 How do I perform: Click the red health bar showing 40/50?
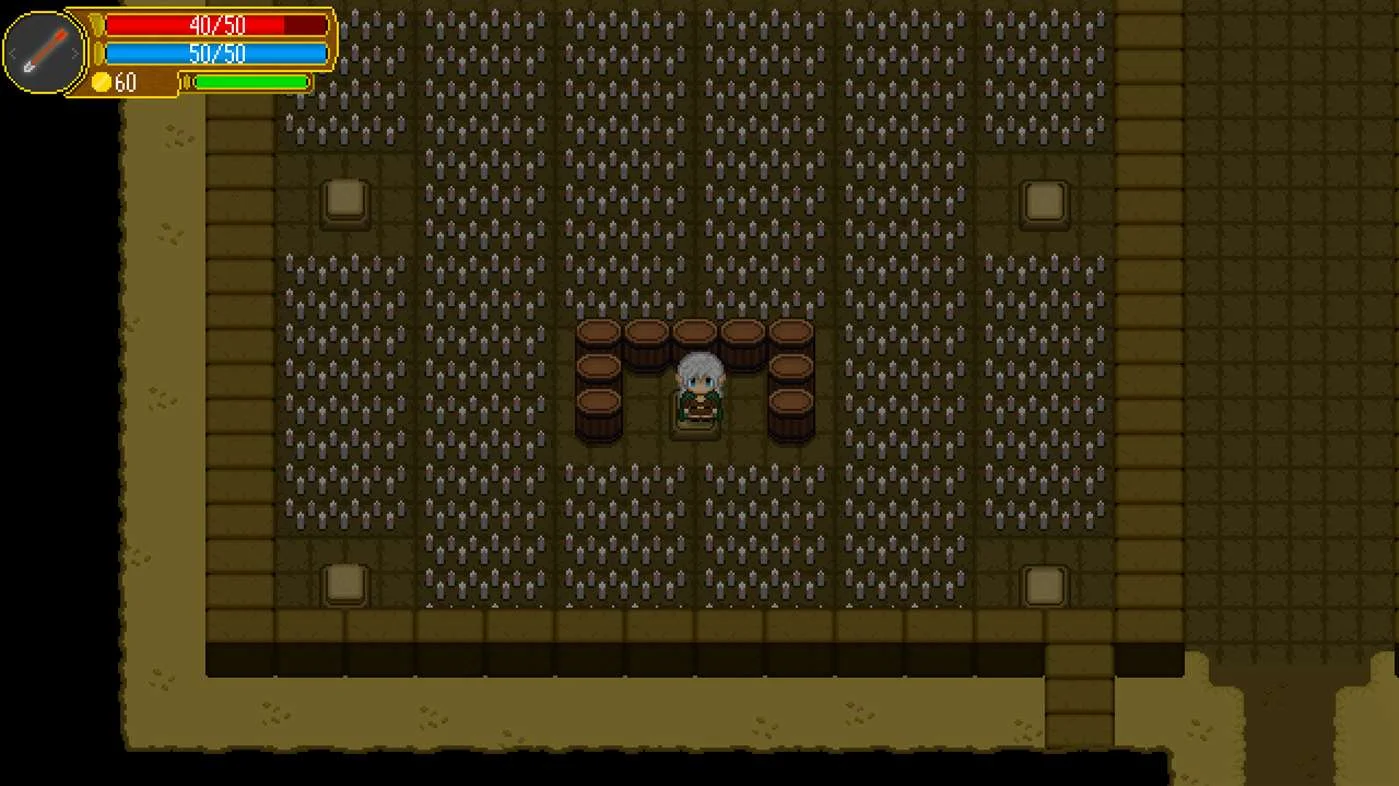click(x=215, y=26)
